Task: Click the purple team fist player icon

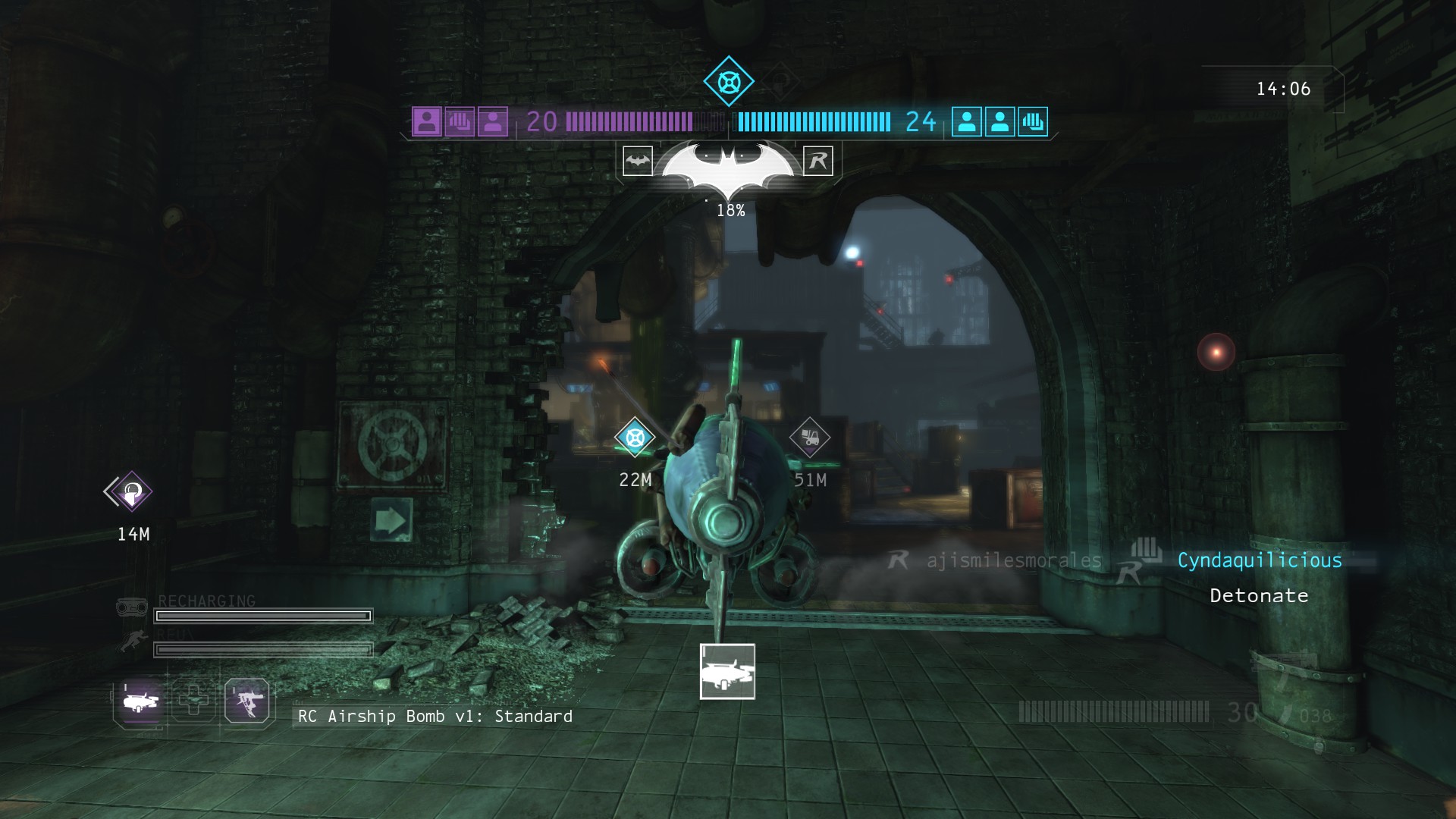Action: (x=460, y=121)
